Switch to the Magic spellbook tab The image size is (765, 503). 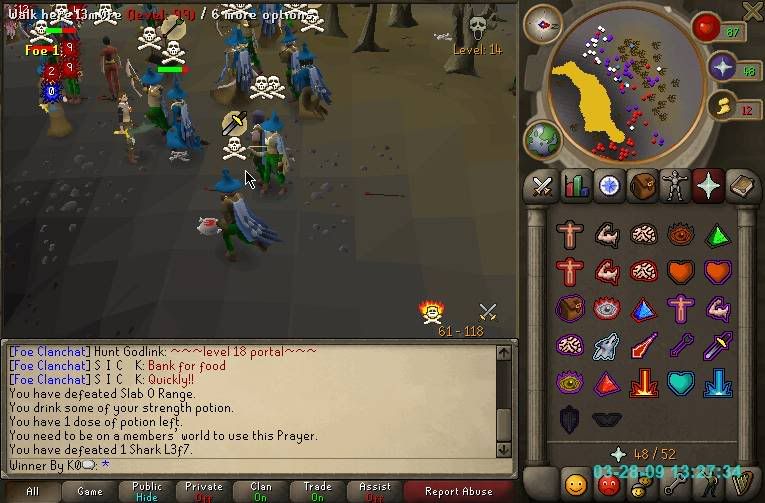[x=743, y=186]
